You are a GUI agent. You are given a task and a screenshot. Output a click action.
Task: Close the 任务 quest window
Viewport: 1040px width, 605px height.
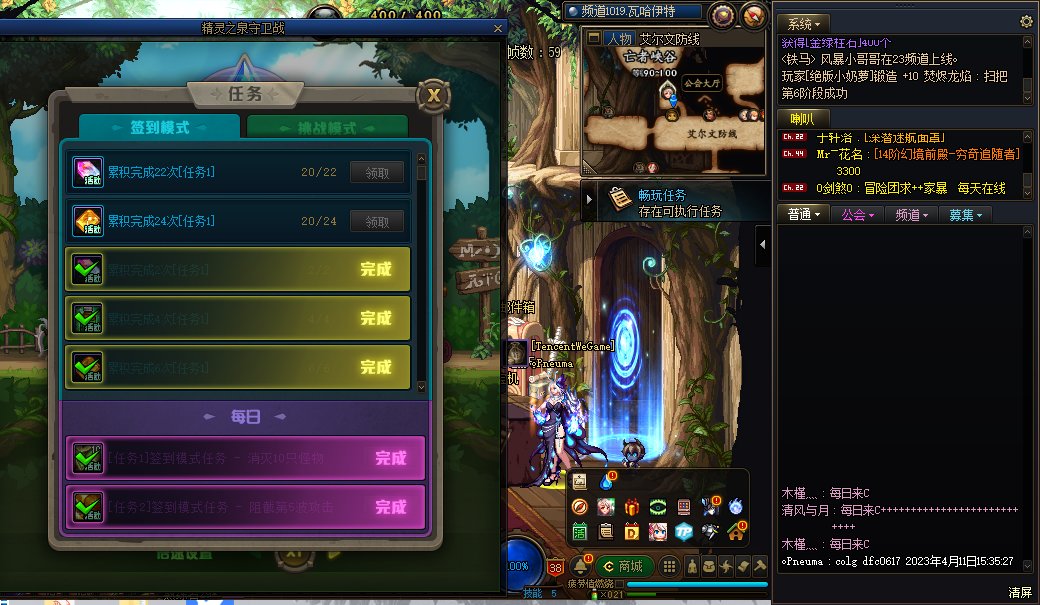click(432, 96)
